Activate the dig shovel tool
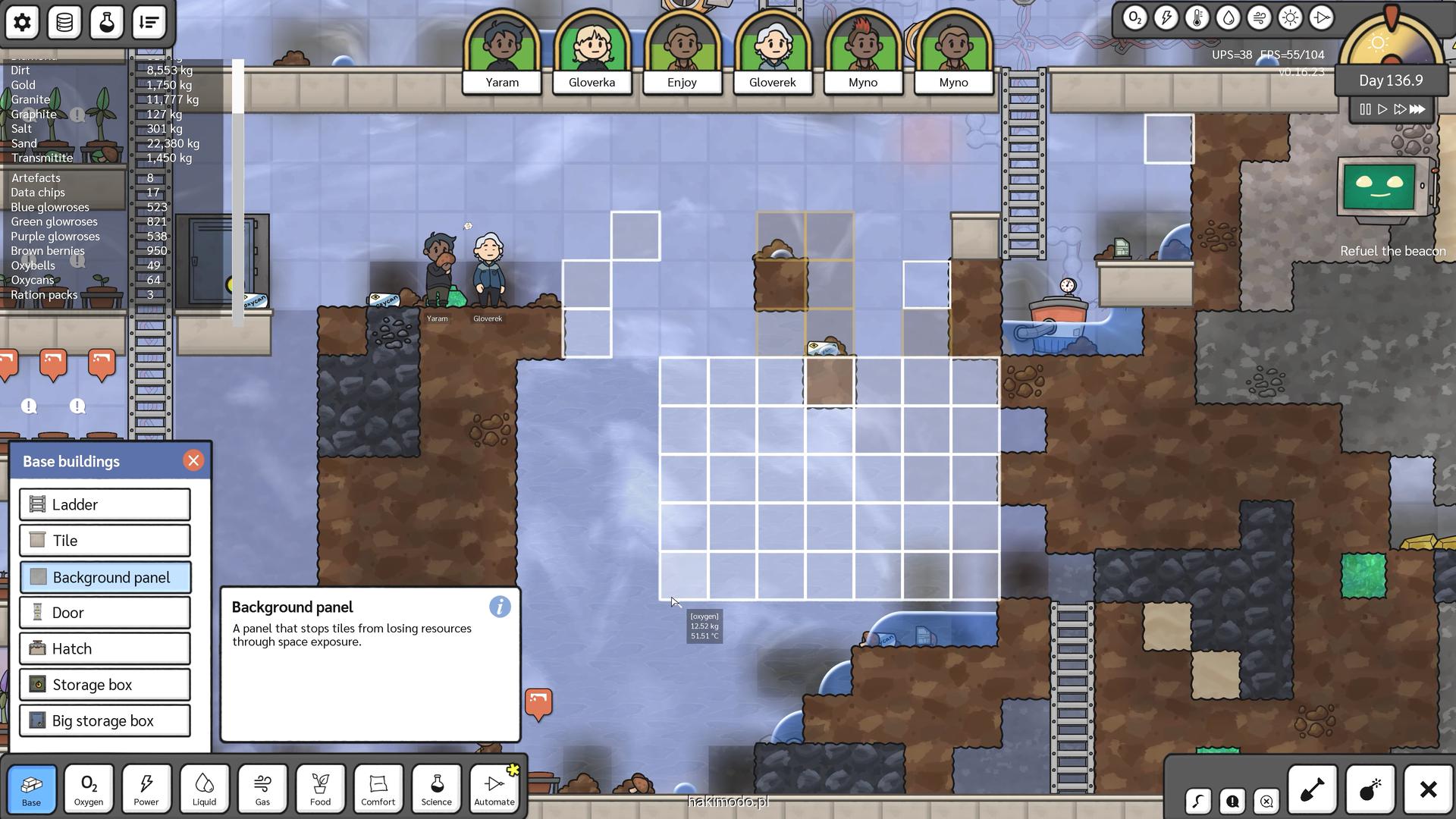Image resolution: width=1456 pixels, height=819 pixels. coord(1312,790)
